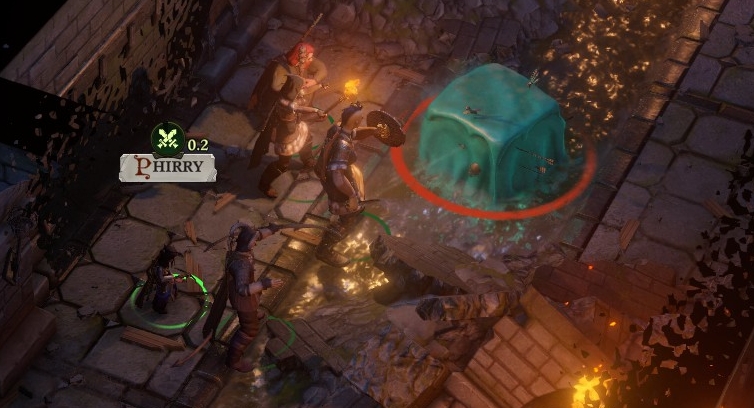
Task: Select the Phirry name label
Action: tap(168, 167)
